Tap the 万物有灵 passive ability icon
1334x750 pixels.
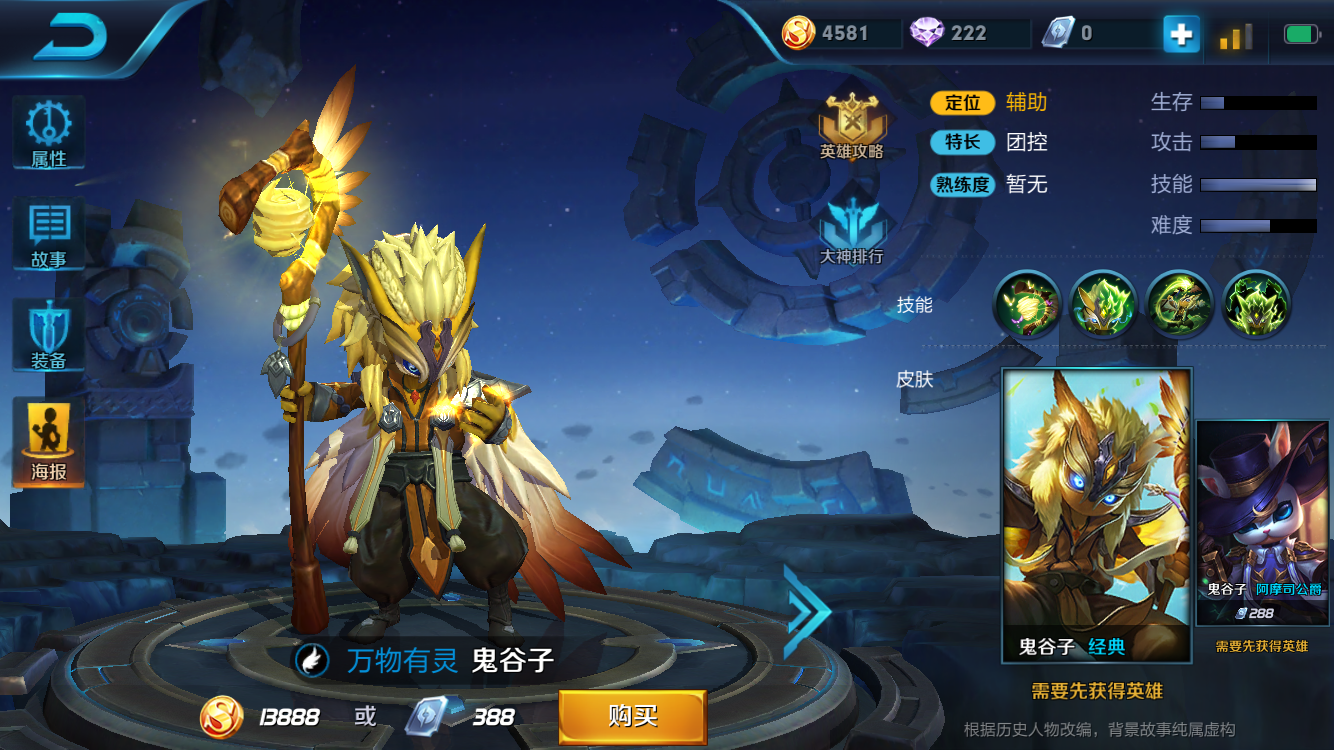pos(312,660)
